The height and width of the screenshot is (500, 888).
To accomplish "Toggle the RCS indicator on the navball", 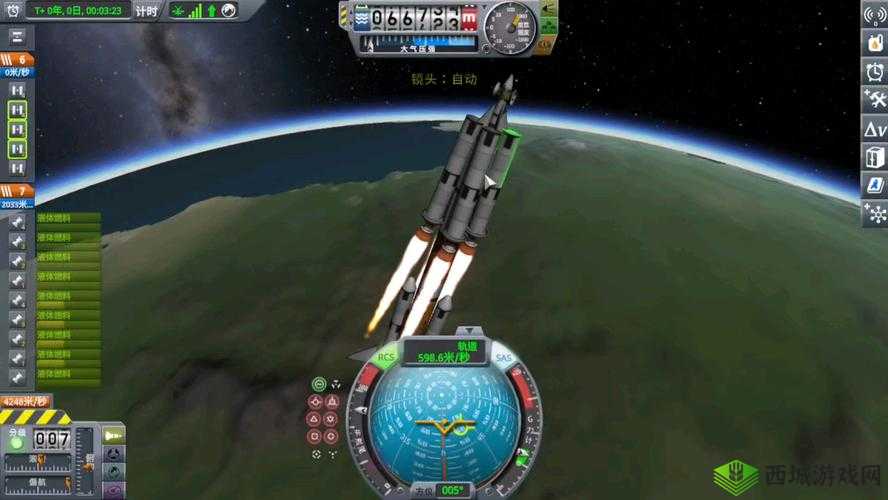I will 386,356.
